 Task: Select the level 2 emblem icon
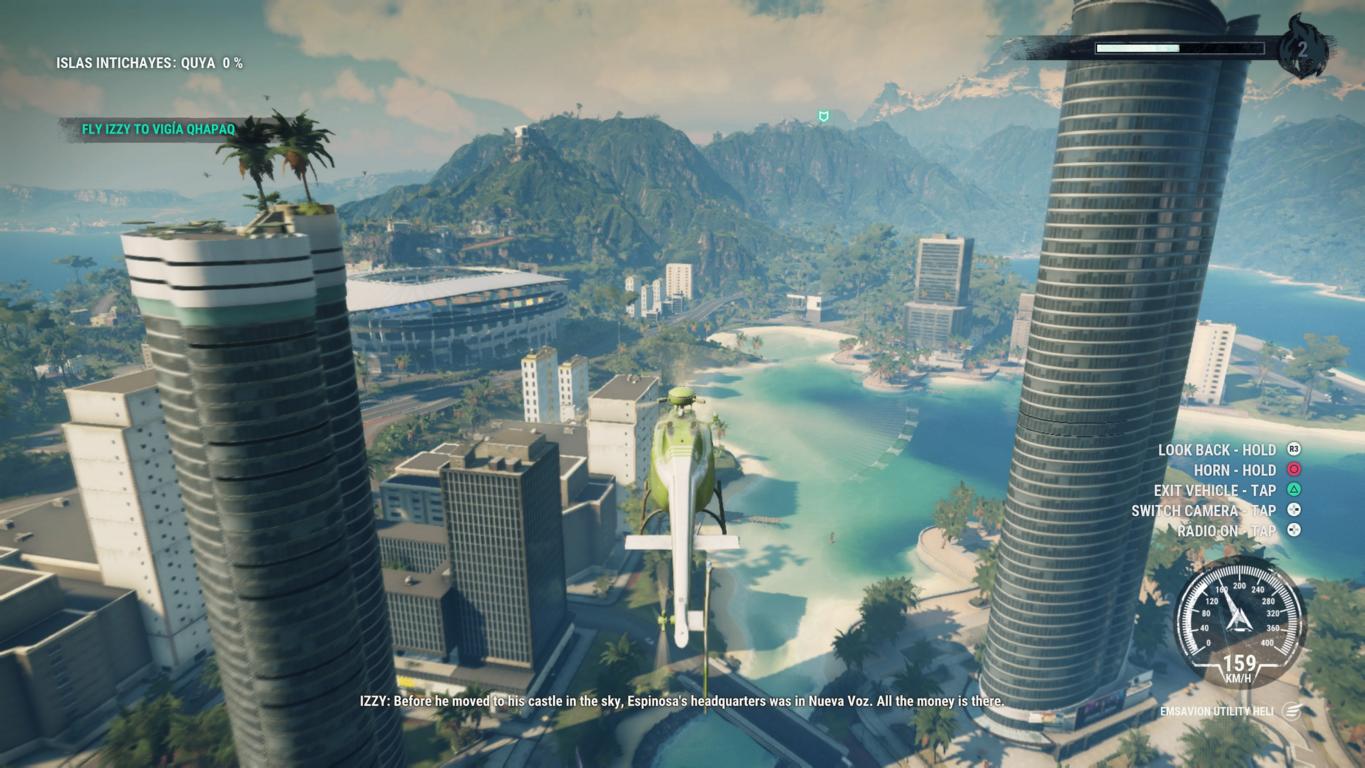(1304, 47)
